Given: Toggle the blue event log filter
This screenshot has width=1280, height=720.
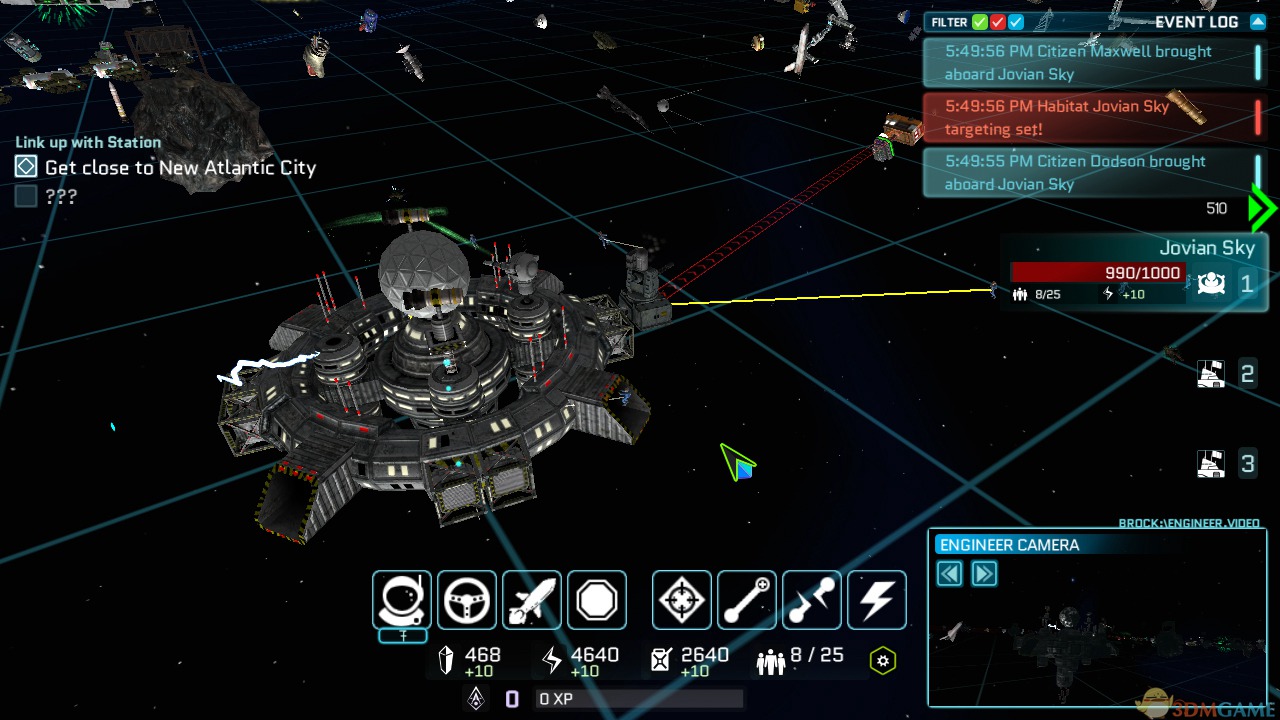Looking at the screenshot, I should 1016,22.
